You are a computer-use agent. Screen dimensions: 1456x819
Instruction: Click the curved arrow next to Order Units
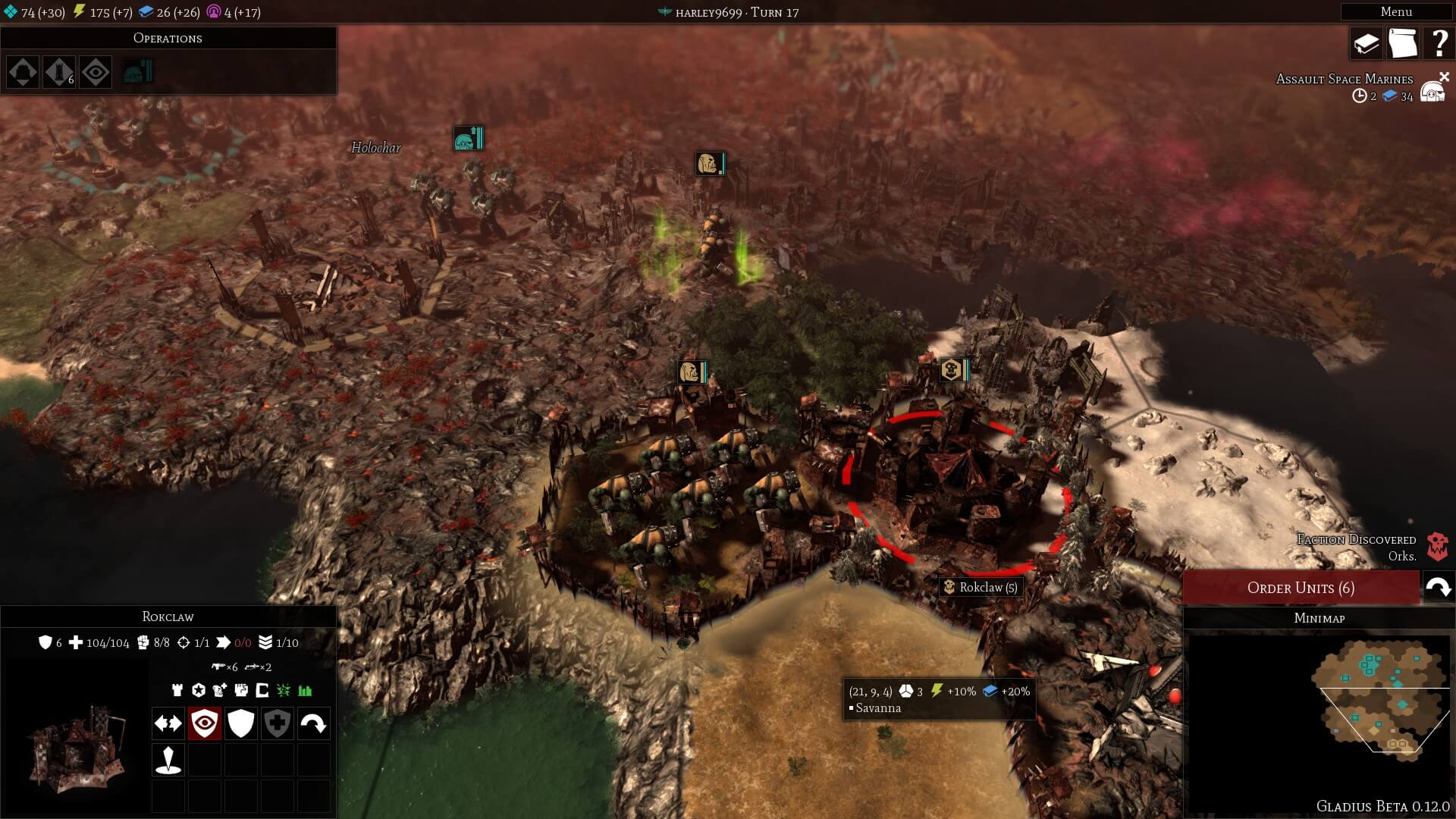click(1438, 588)
